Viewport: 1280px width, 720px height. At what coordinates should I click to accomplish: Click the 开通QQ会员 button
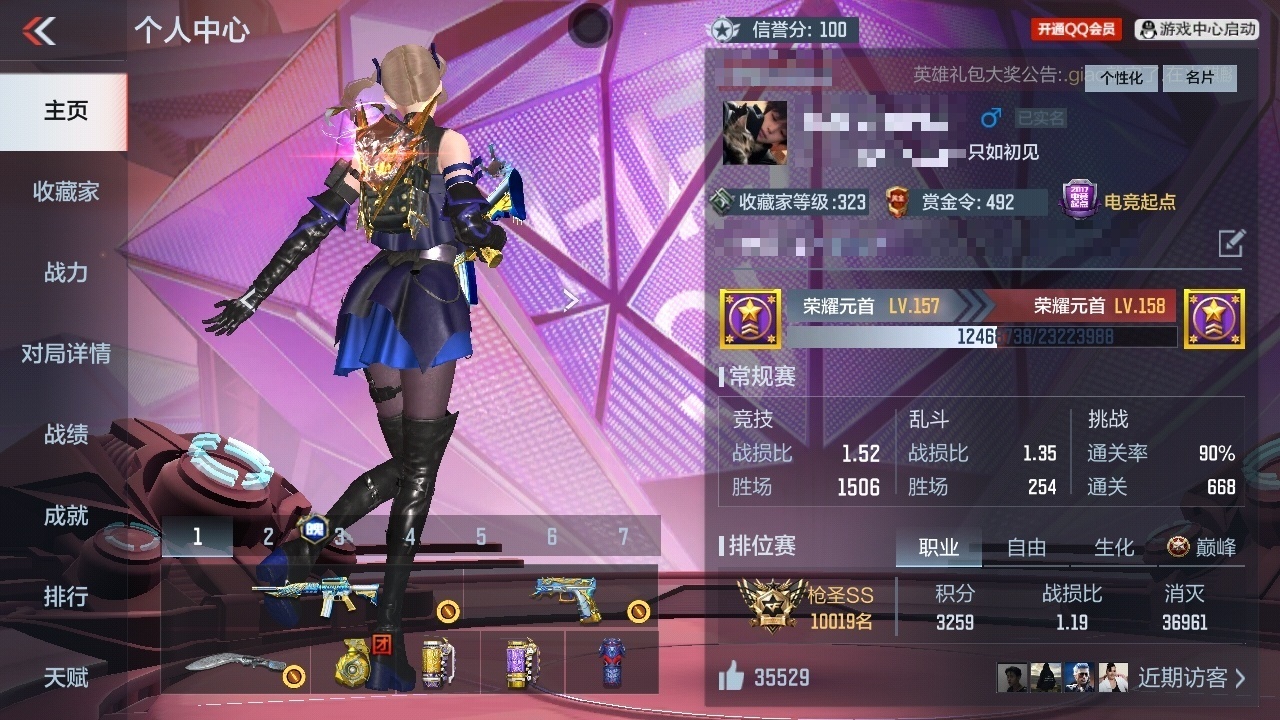1076,30
